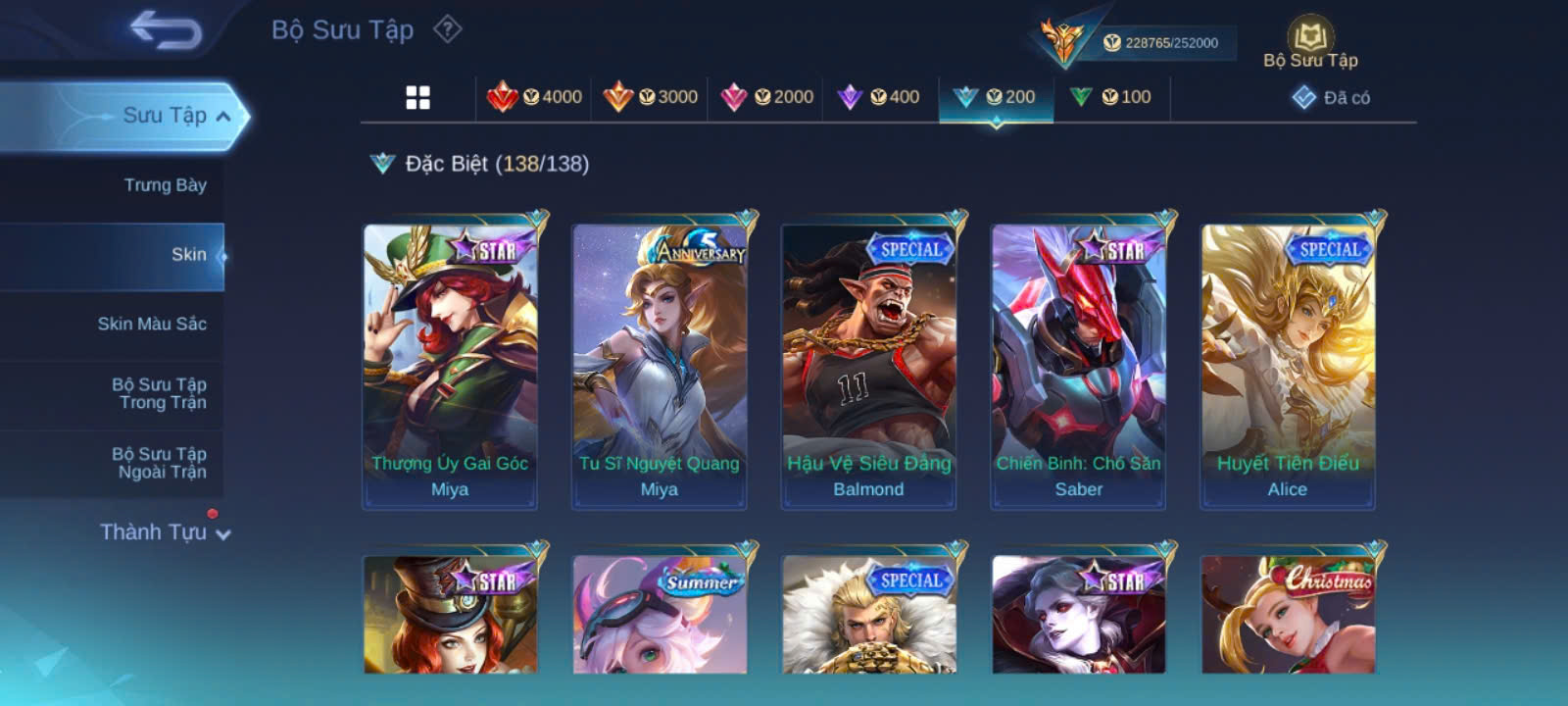
Task: Switch to the 3000 points tier tab
Action: click(x=651, y=97)
